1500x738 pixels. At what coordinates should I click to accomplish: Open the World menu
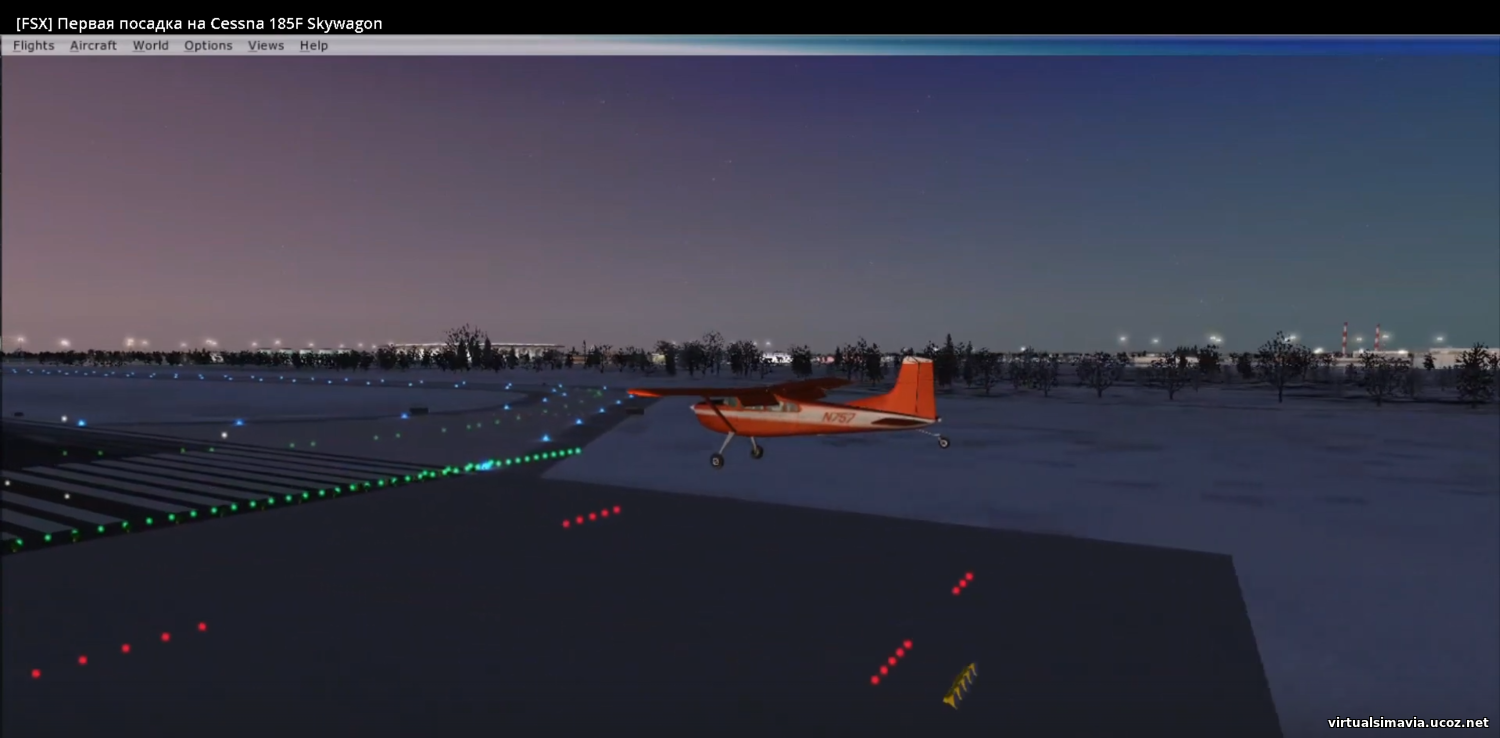point(151,46)
